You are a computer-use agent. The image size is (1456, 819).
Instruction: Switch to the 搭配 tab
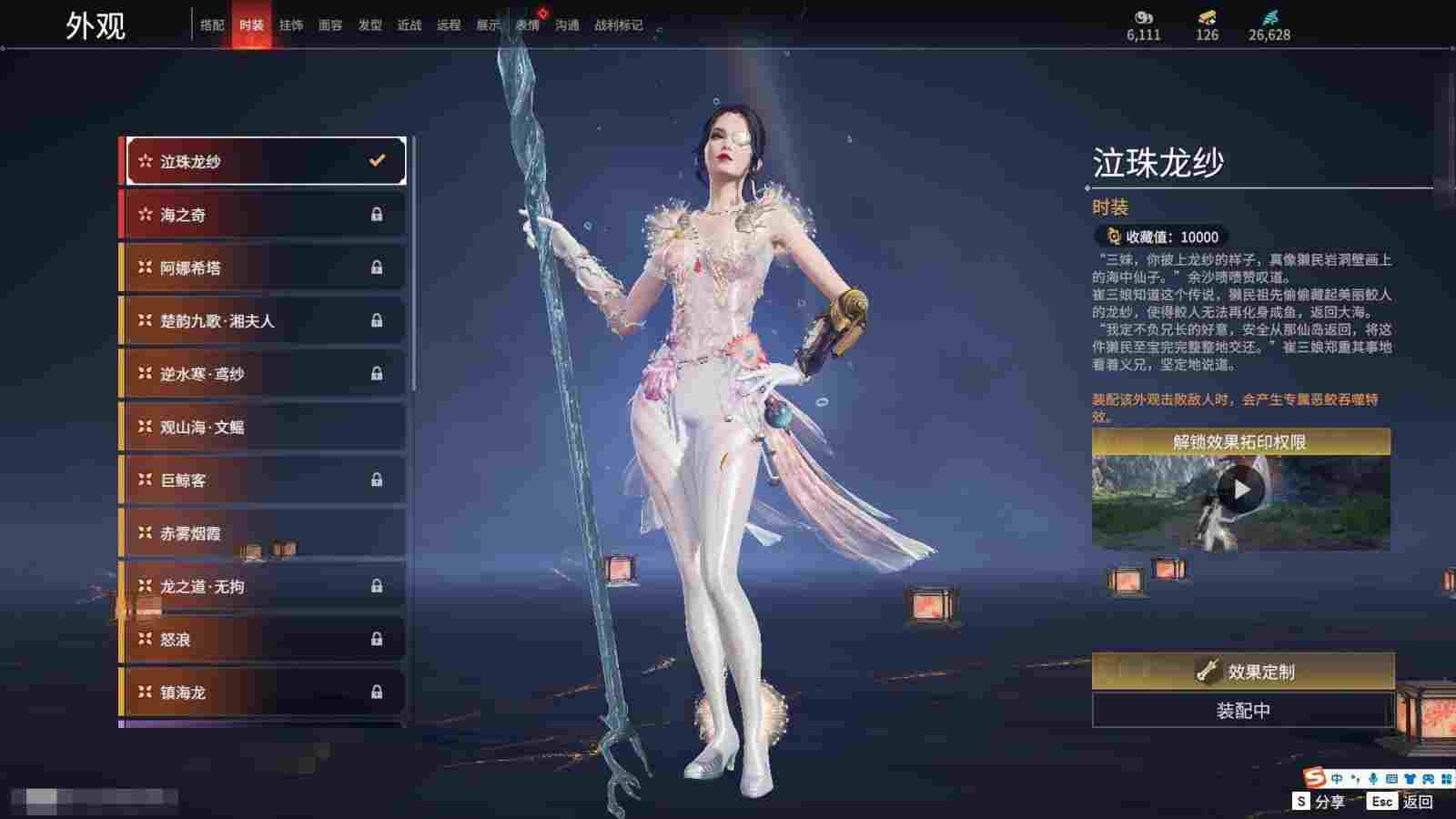tap(212, 25)
